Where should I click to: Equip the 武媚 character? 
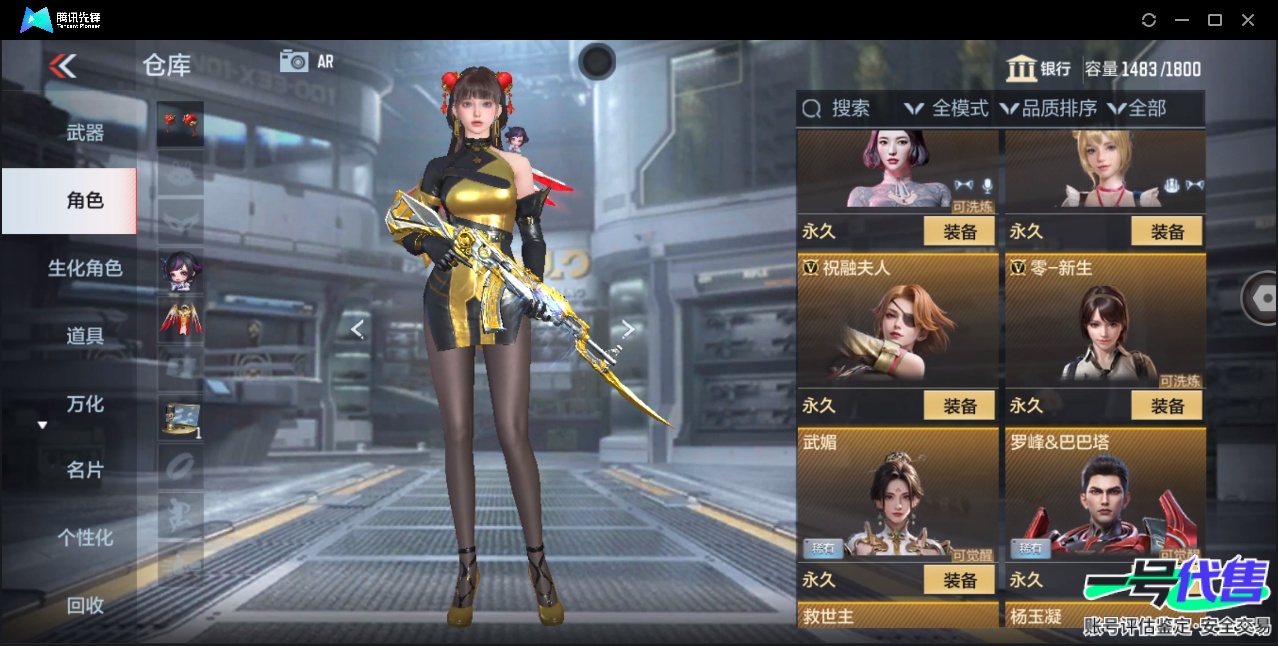[959, 579]
